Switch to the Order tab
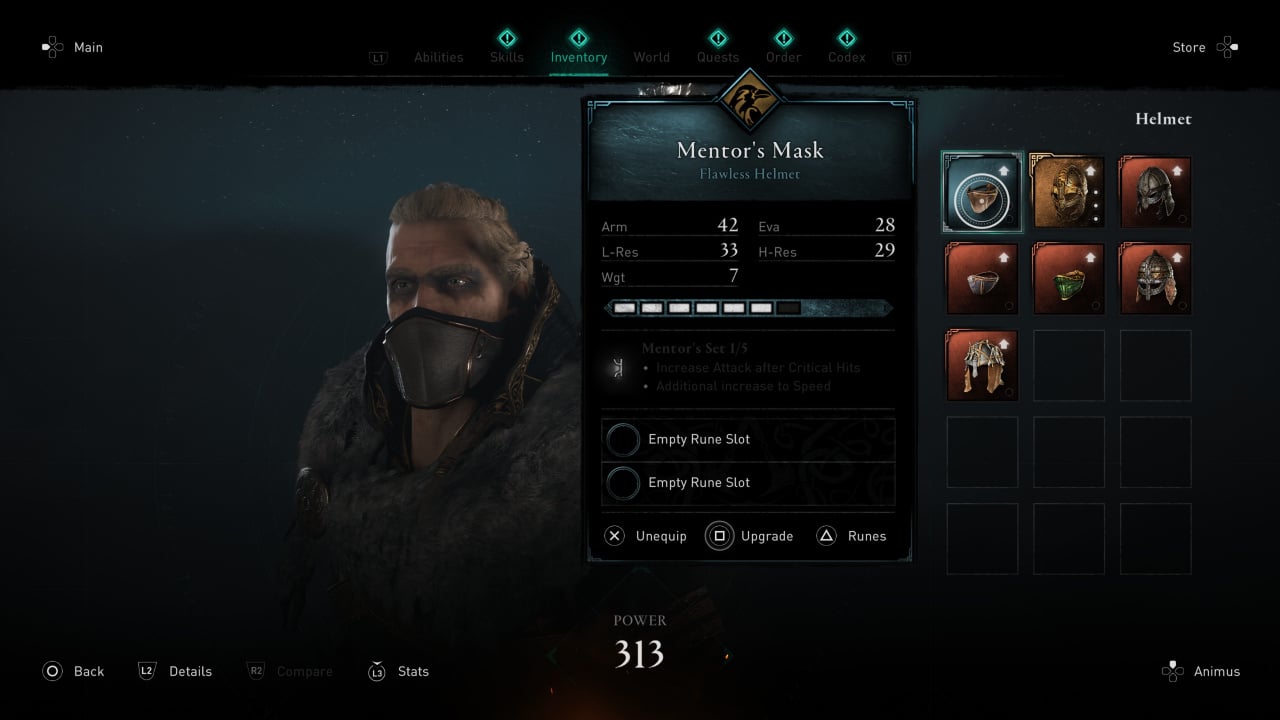 pyautogui.click(x=783, y=57)
